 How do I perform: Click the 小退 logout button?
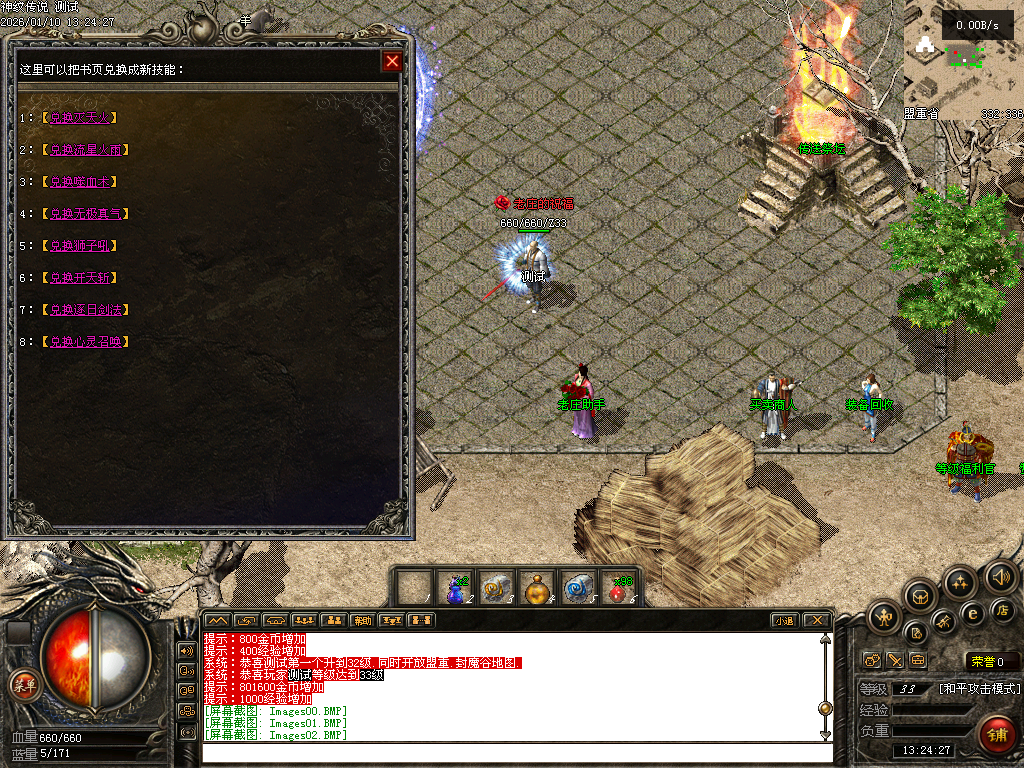click(x=784, y=620)
